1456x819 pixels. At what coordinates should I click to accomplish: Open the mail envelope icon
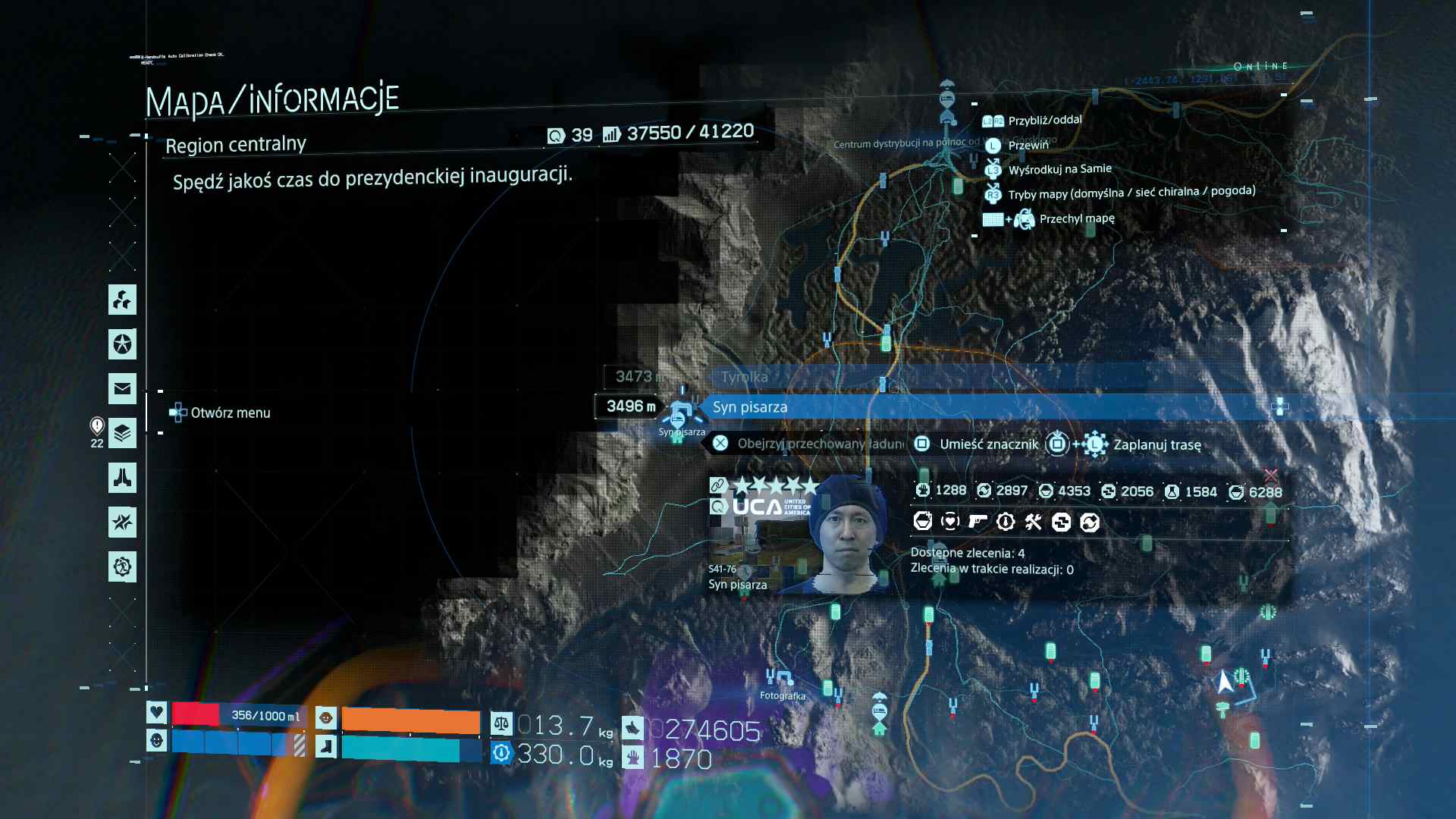click(122, 389)
